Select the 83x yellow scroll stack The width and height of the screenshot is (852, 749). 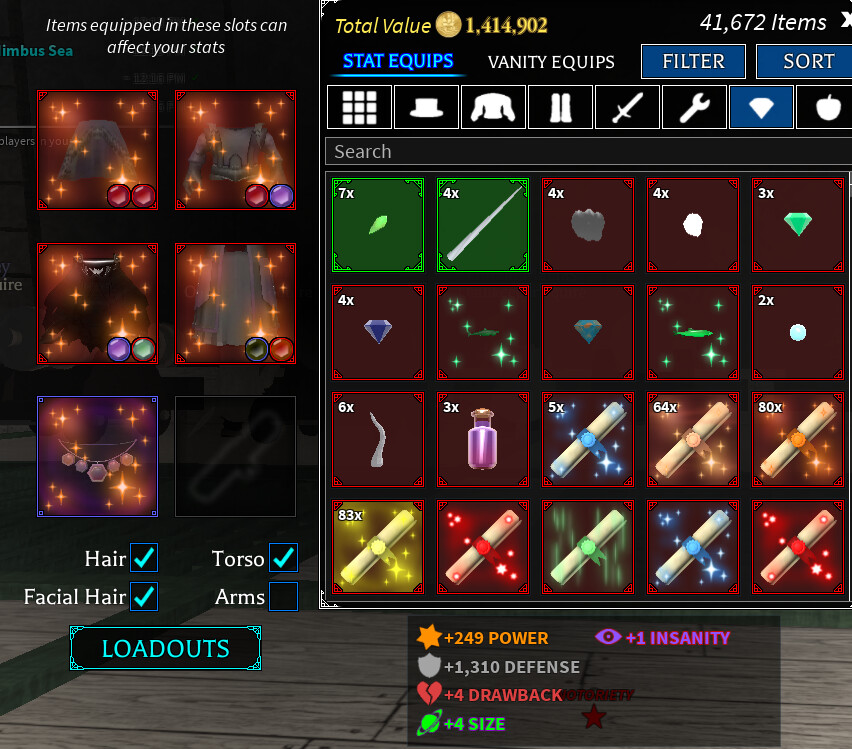[x=378, y=547]
